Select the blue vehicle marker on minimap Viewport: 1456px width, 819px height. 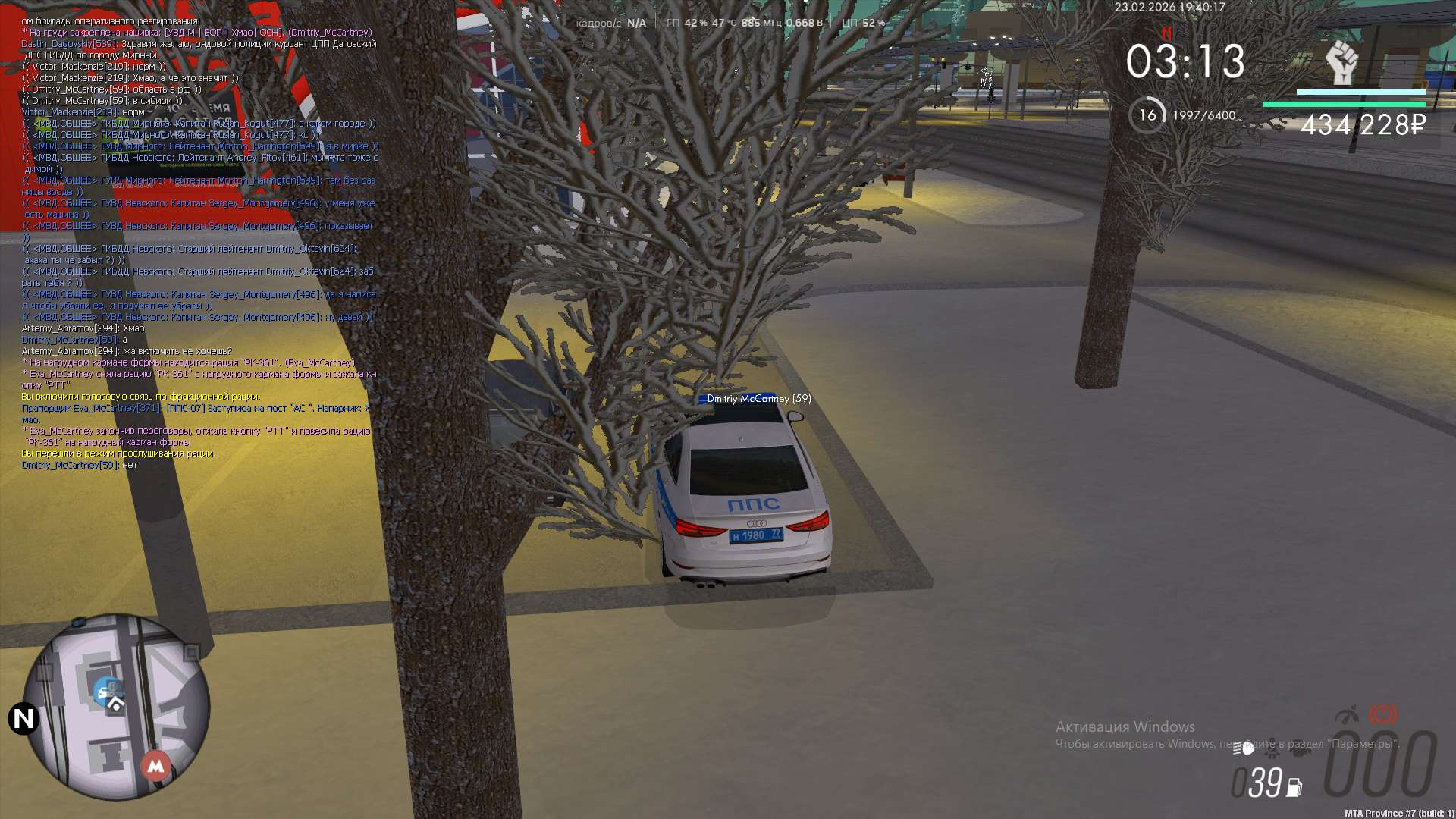[x=107, y=691]
